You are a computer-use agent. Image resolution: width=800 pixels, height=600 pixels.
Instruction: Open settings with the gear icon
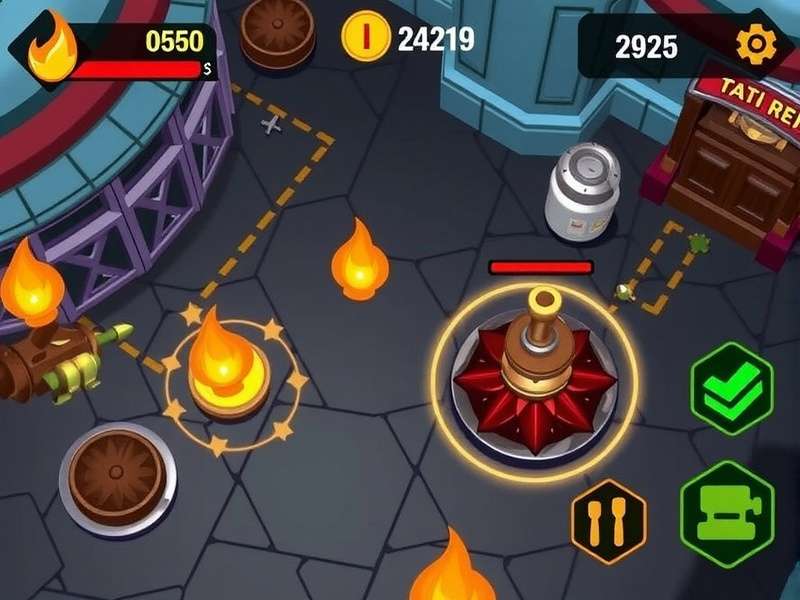[x=755, y=44]
